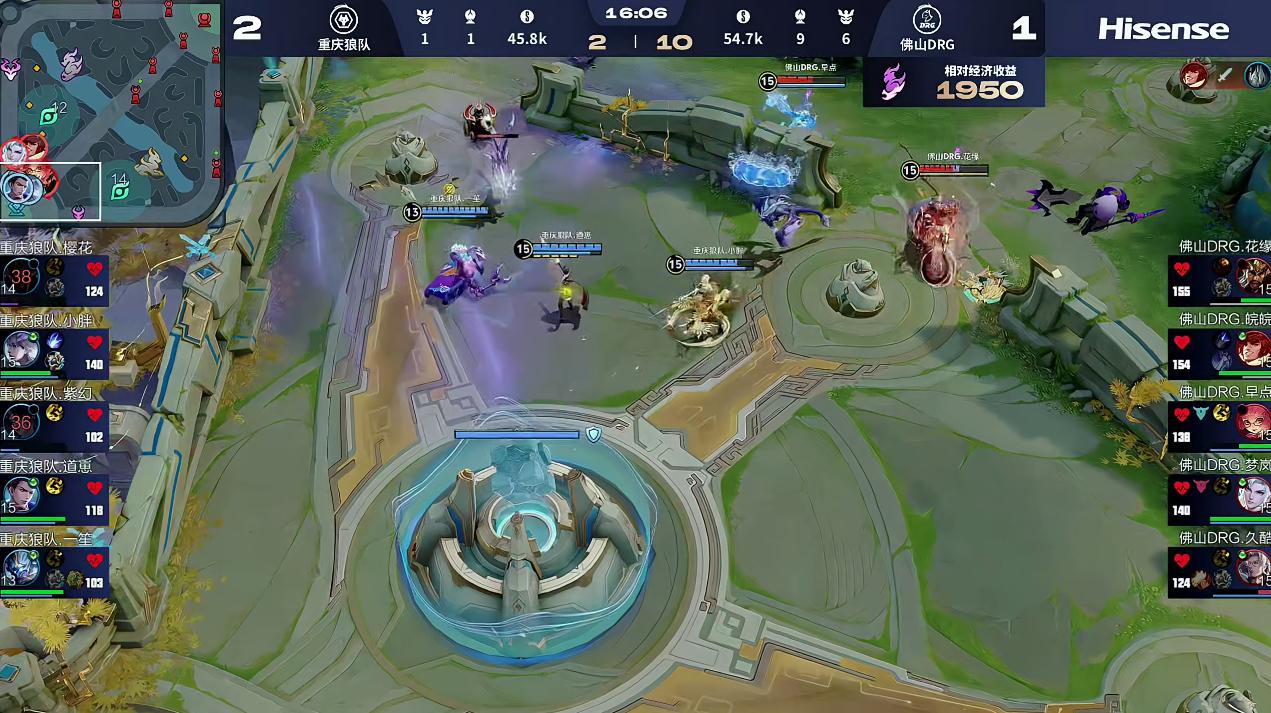
Task: Click the 佛山DRG team logo
Action: click(x=926, y=19)
